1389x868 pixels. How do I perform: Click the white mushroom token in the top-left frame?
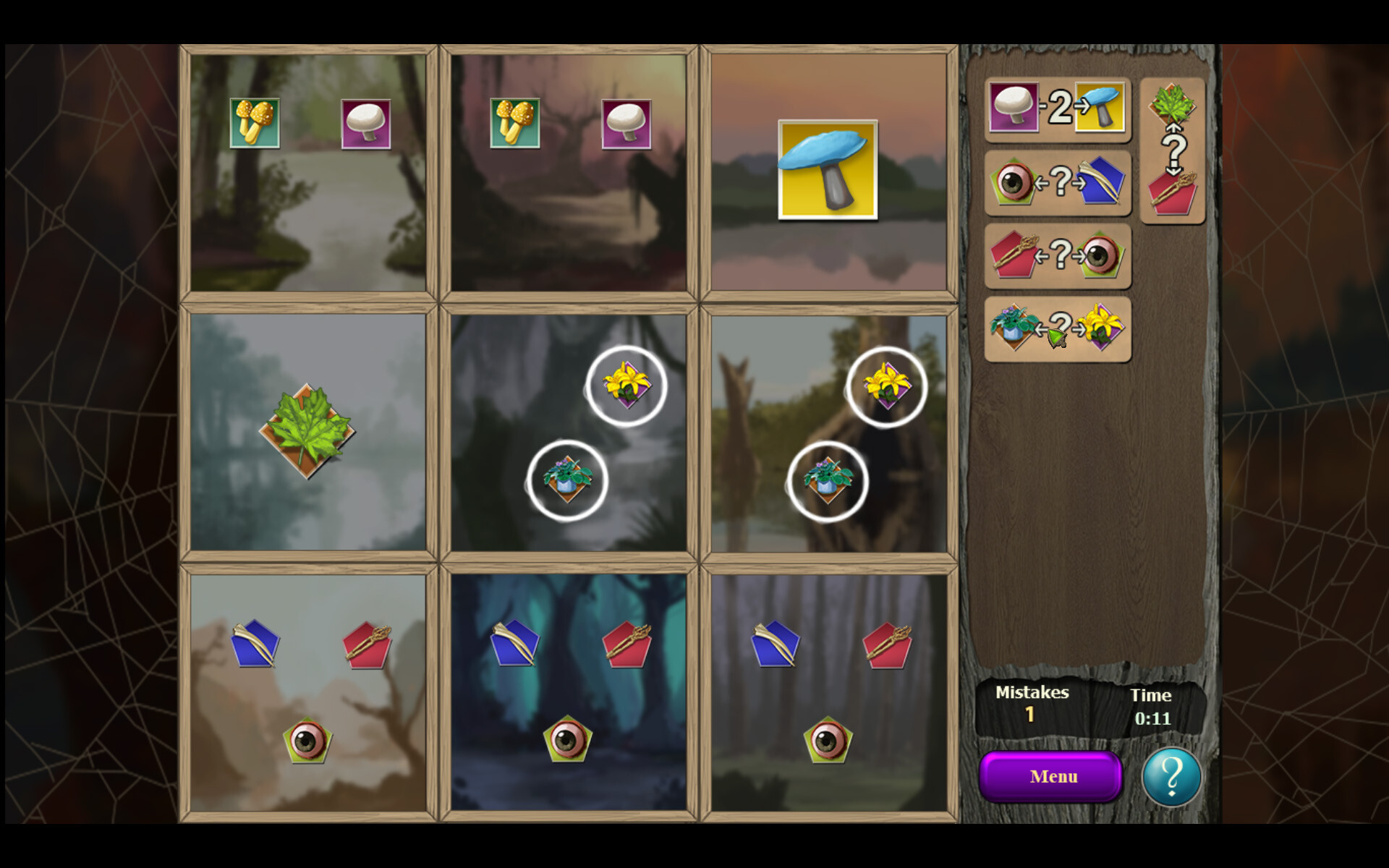click(368, 124)
